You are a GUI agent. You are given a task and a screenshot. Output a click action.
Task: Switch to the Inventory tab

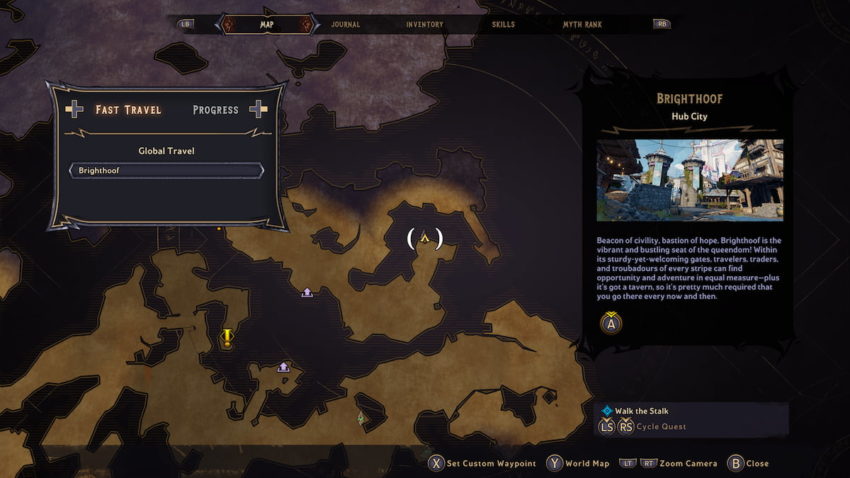424,24
